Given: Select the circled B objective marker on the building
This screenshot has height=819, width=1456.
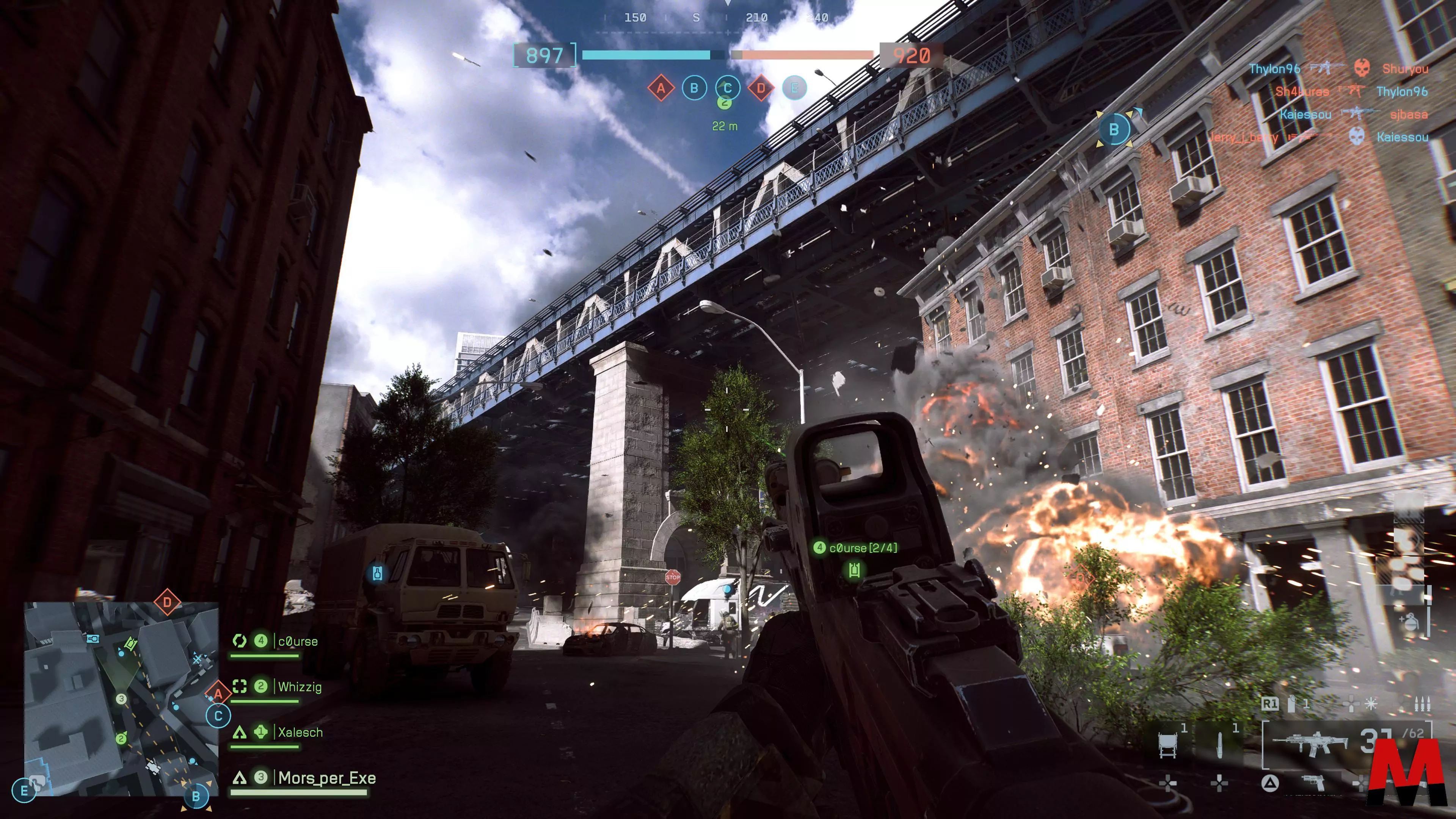Looking at the screenshot, I should click(x=1114, y=129).
